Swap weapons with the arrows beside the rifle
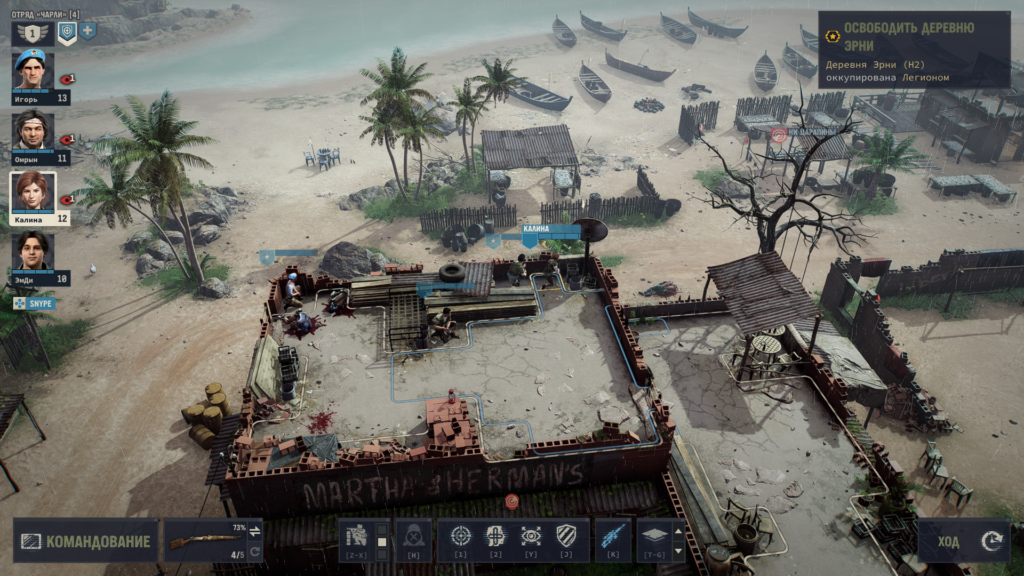 pos(255,530)
